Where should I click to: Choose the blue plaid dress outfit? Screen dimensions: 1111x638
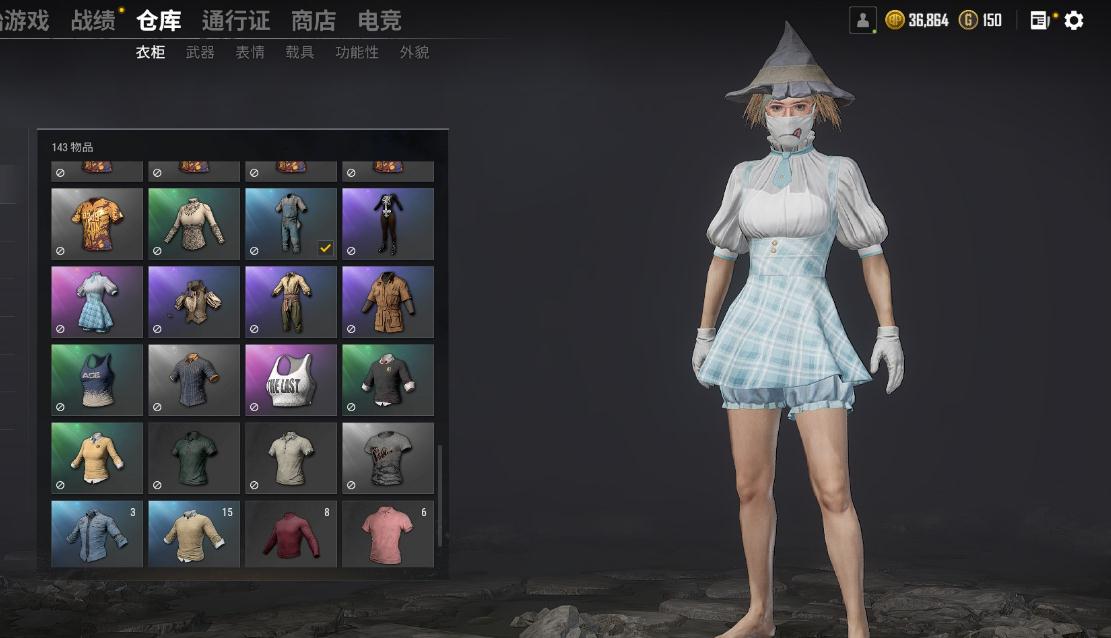tap(97, 301)
